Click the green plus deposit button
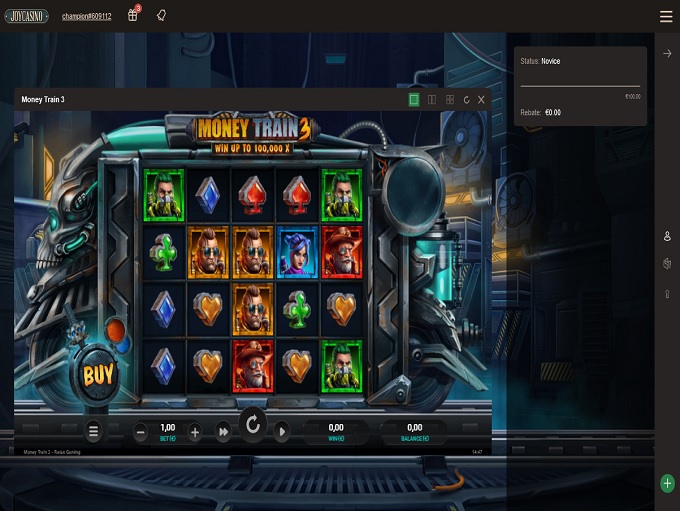Viewport: 680px width, 511px height. pos(667,484)
